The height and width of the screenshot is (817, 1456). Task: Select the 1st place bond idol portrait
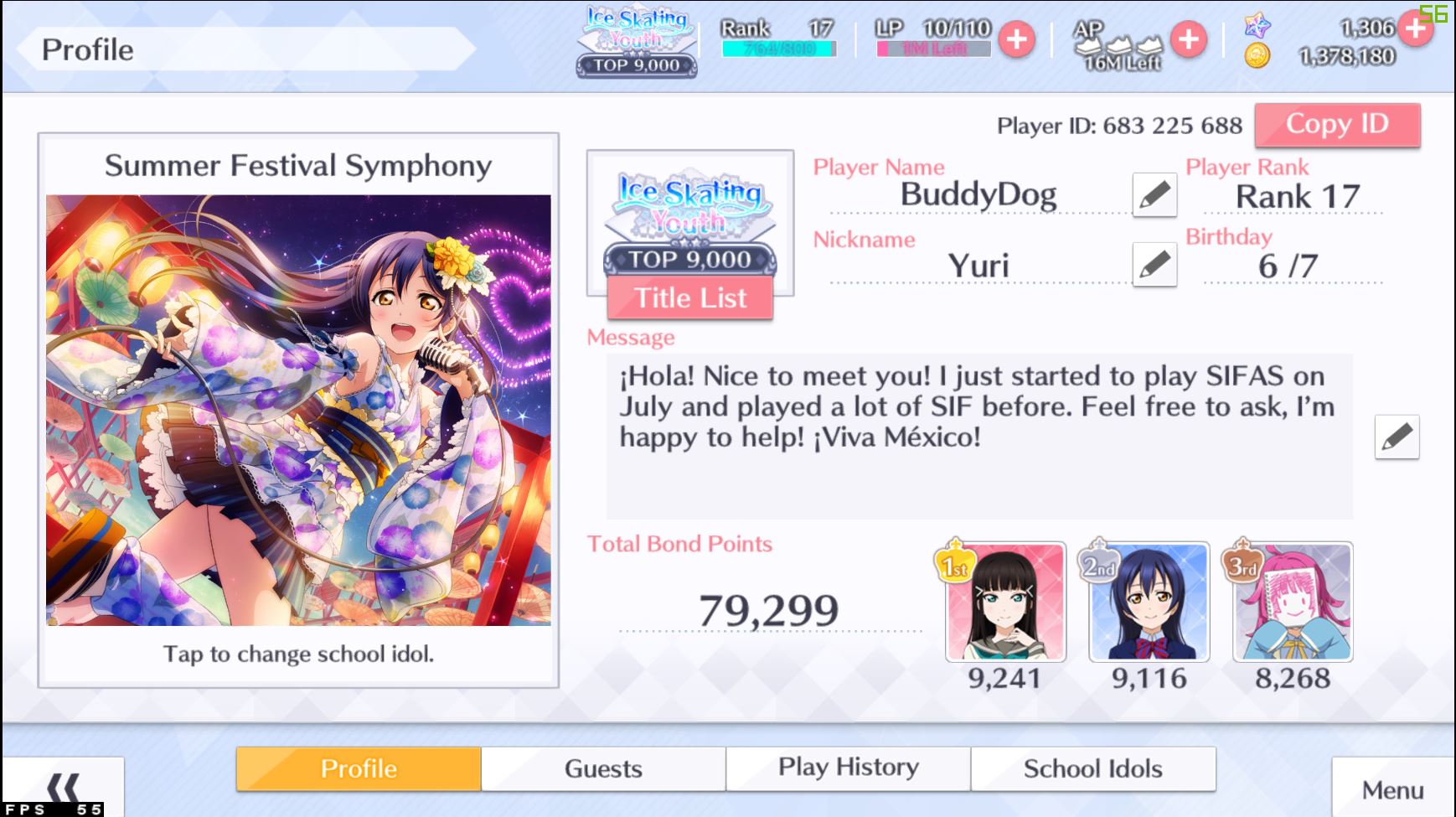click(x=1005, y=602)
